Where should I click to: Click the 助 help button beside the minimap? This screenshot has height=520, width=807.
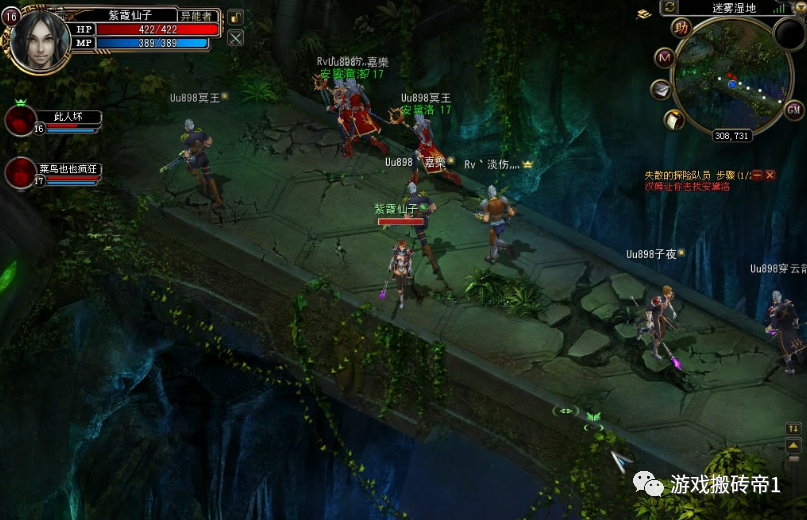click(x=682, y=27)
